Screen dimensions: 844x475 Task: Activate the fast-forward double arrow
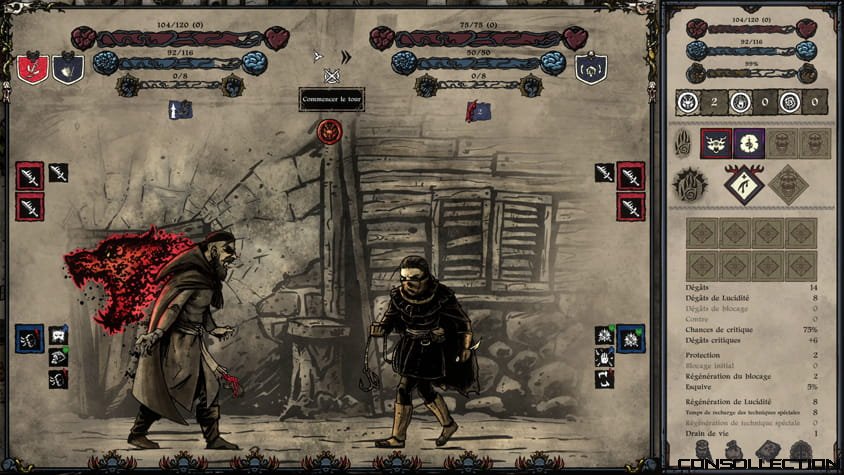[346, 57]
